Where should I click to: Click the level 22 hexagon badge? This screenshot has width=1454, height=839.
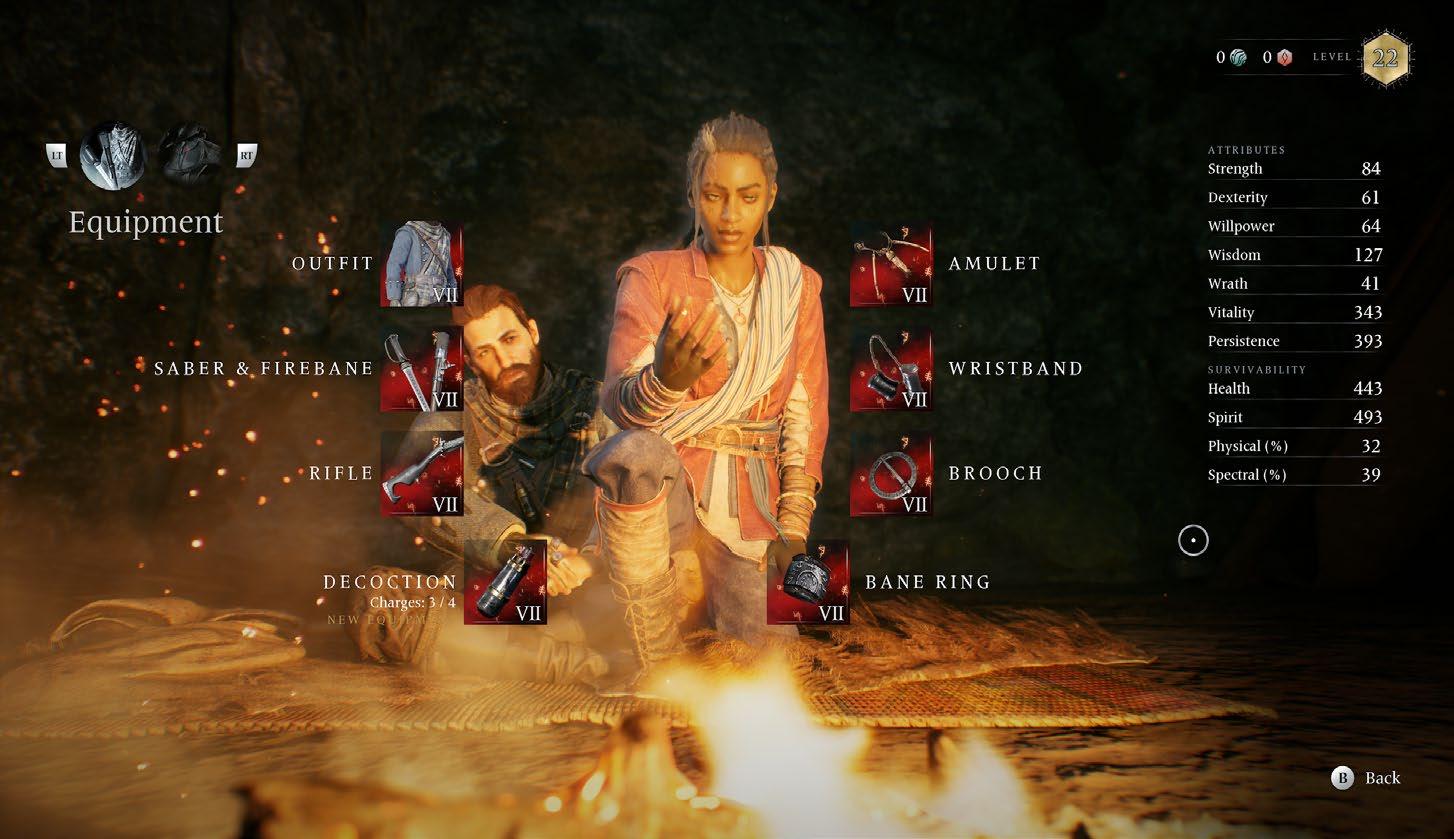(1385, 58)
